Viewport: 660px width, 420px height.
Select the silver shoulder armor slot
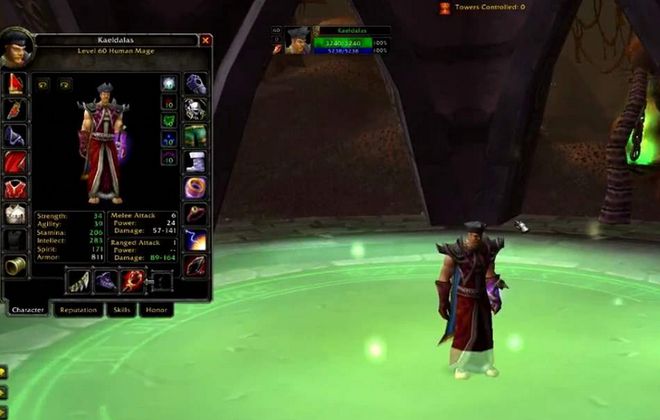[x=15, y=135]
